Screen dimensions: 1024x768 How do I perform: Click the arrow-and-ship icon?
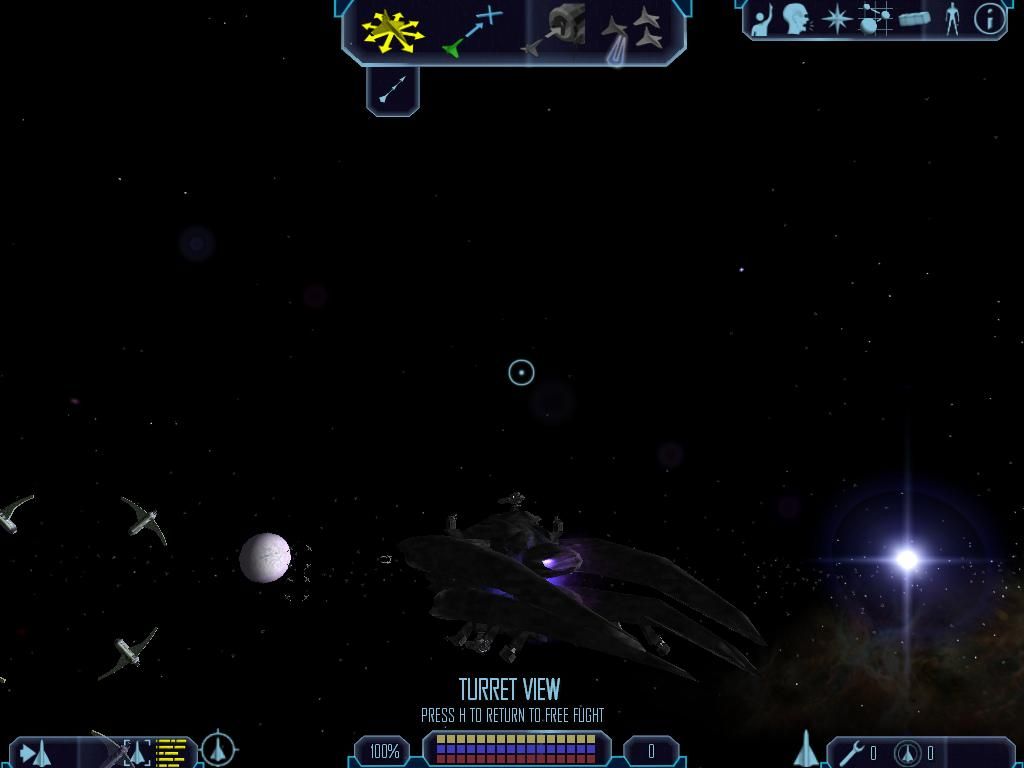pyautogui.click(x=36, y=752)
